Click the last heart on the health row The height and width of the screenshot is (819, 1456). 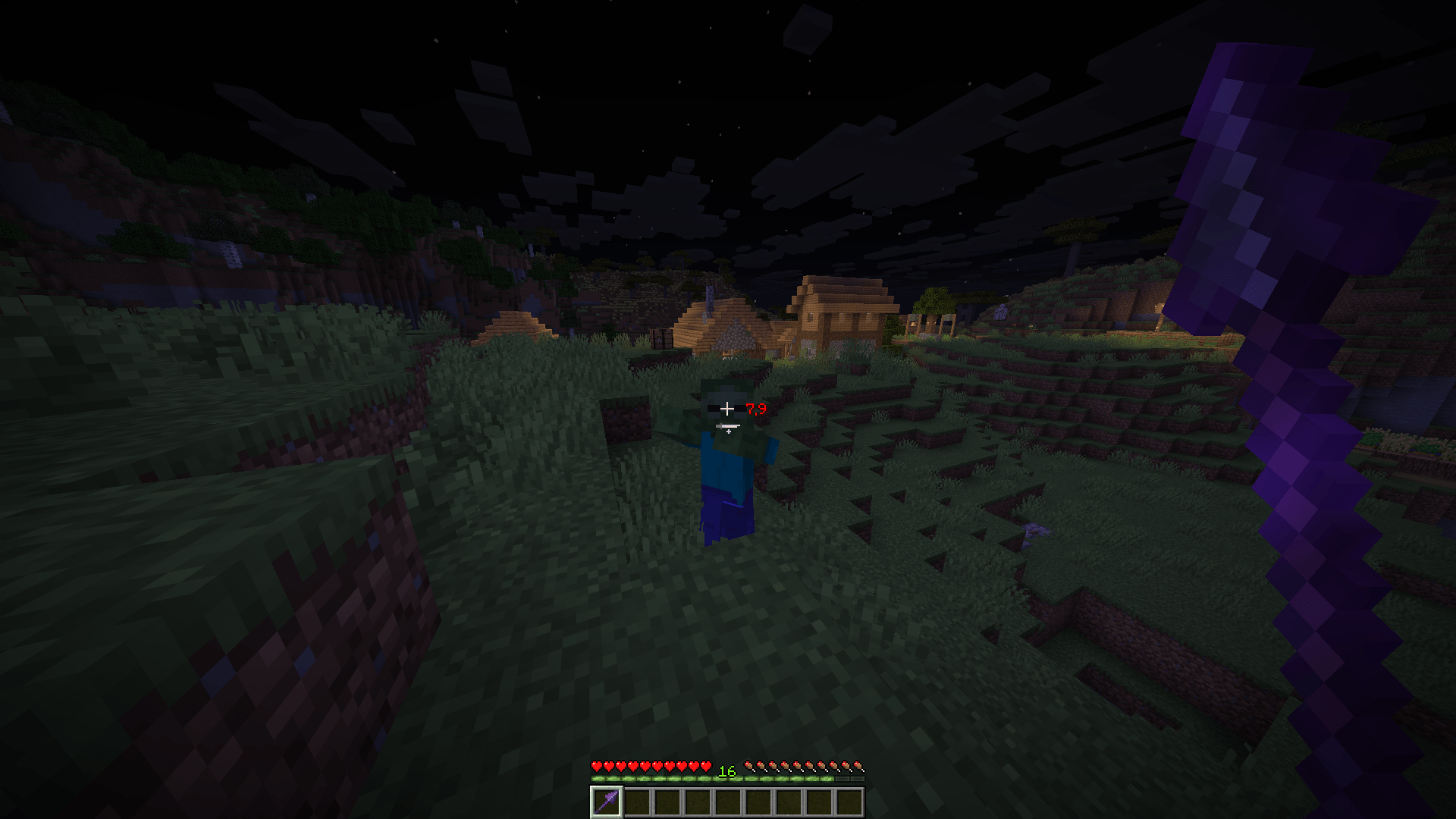click(x=705, y=765)
